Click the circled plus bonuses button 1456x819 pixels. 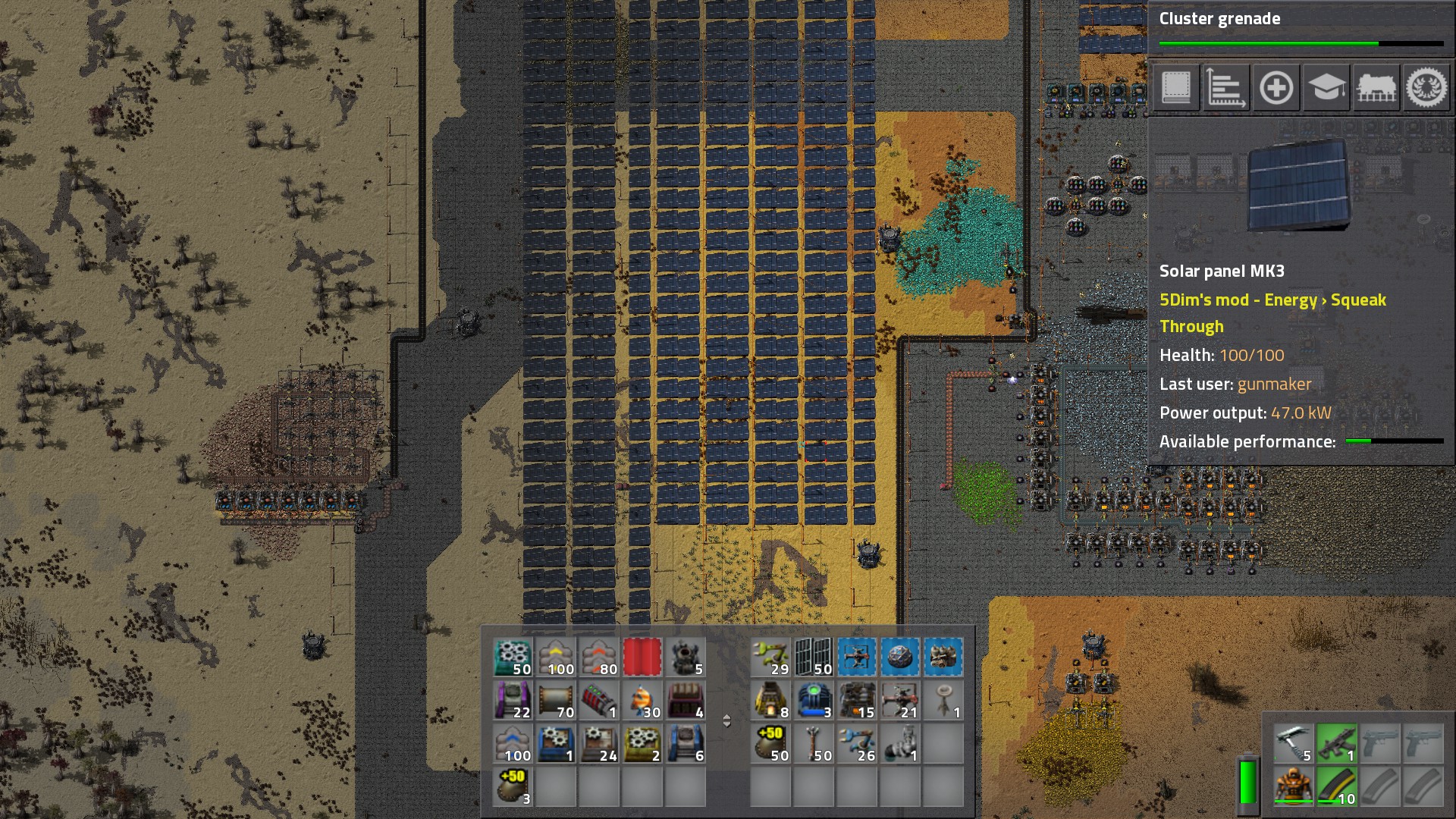pyautogui.click(x=1276, y=88)
